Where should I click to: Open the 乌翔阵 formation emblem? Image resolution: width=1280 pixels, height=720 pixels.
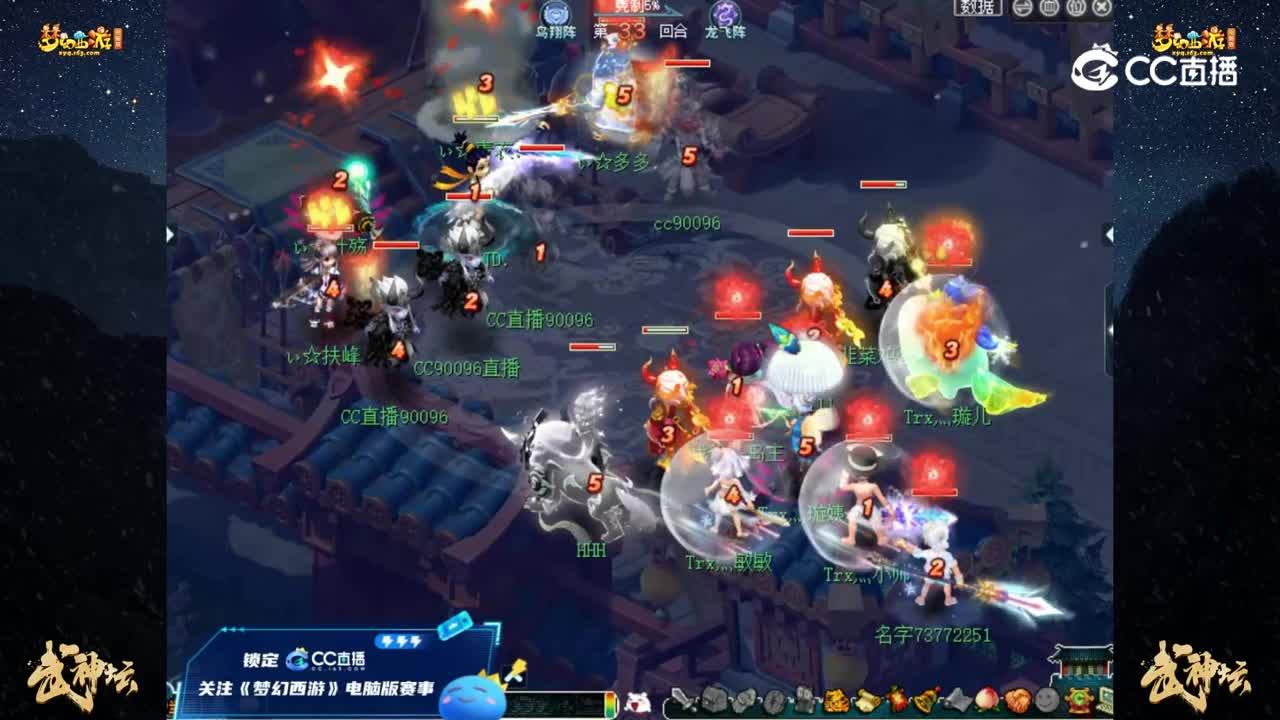click(557, 14)
